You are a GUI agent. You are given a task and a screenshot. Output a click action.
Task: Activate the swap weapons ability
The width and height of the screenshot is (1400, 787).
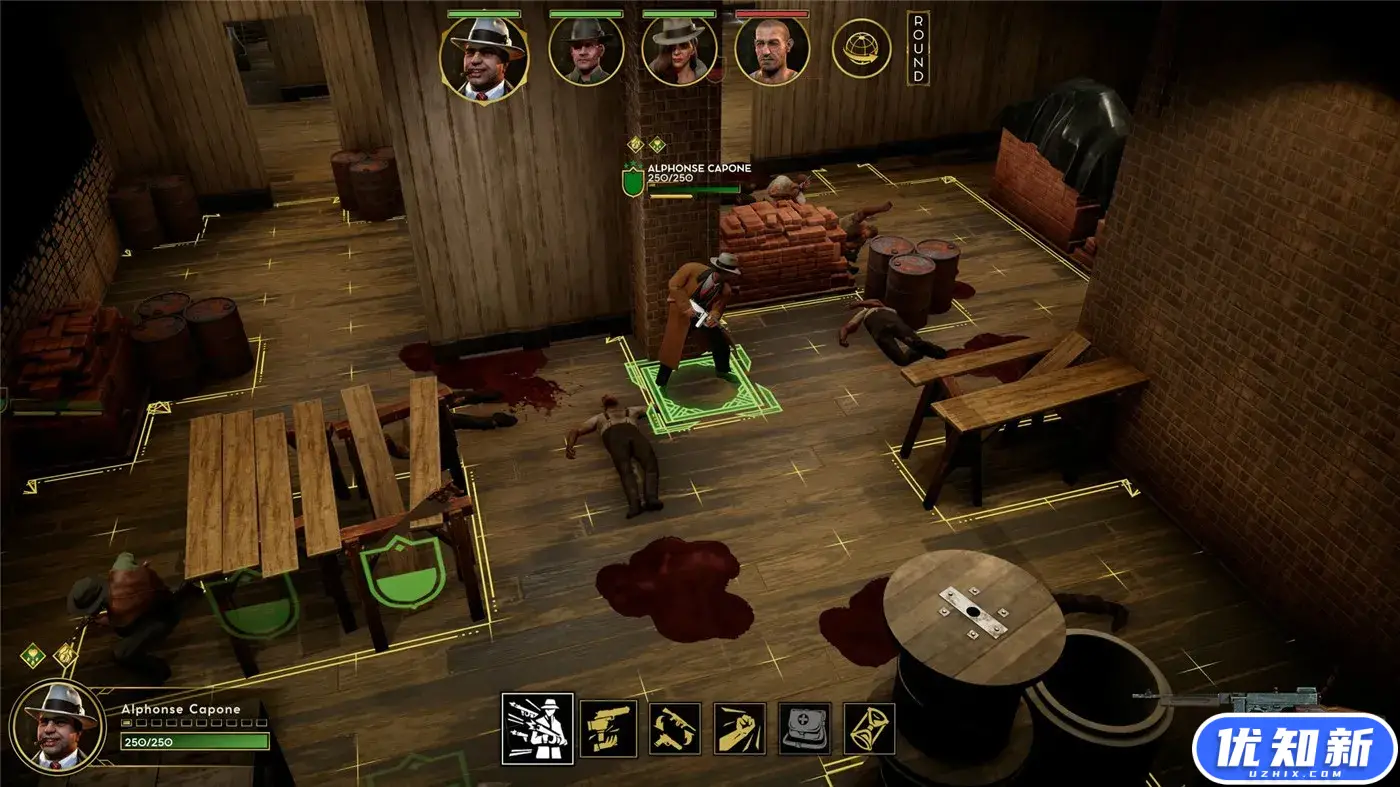coord(674,728)
